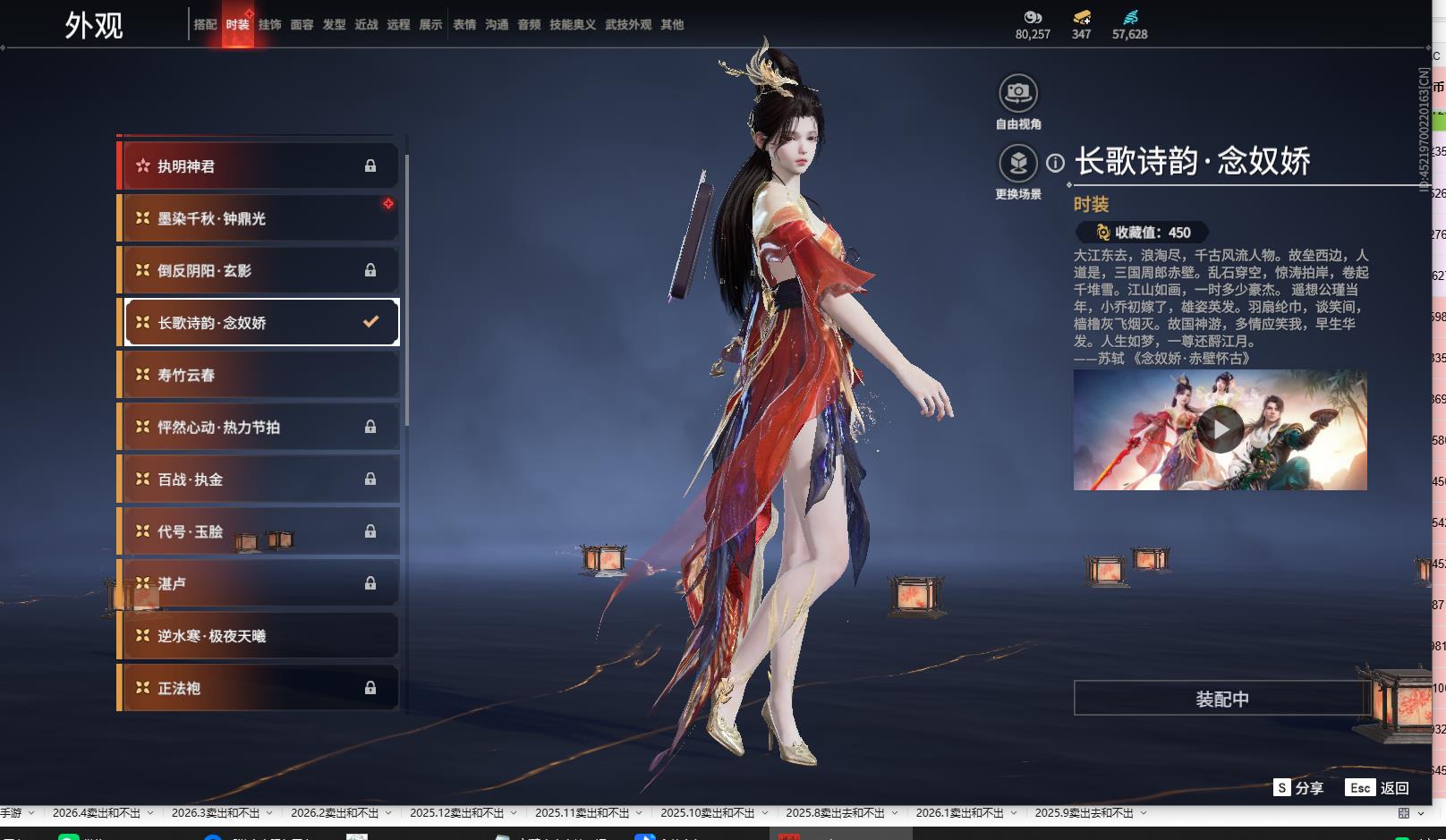
Task: Open the 2026.4卖出和不出 sheet tab
Action: [97, 813]
